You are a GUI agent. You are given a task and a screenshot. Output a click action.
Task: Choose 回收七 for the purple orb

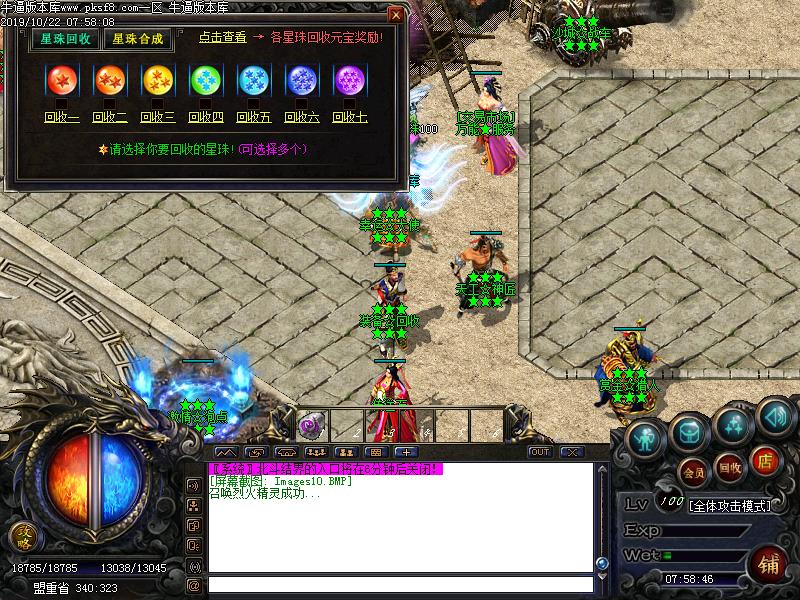[349, 118]
